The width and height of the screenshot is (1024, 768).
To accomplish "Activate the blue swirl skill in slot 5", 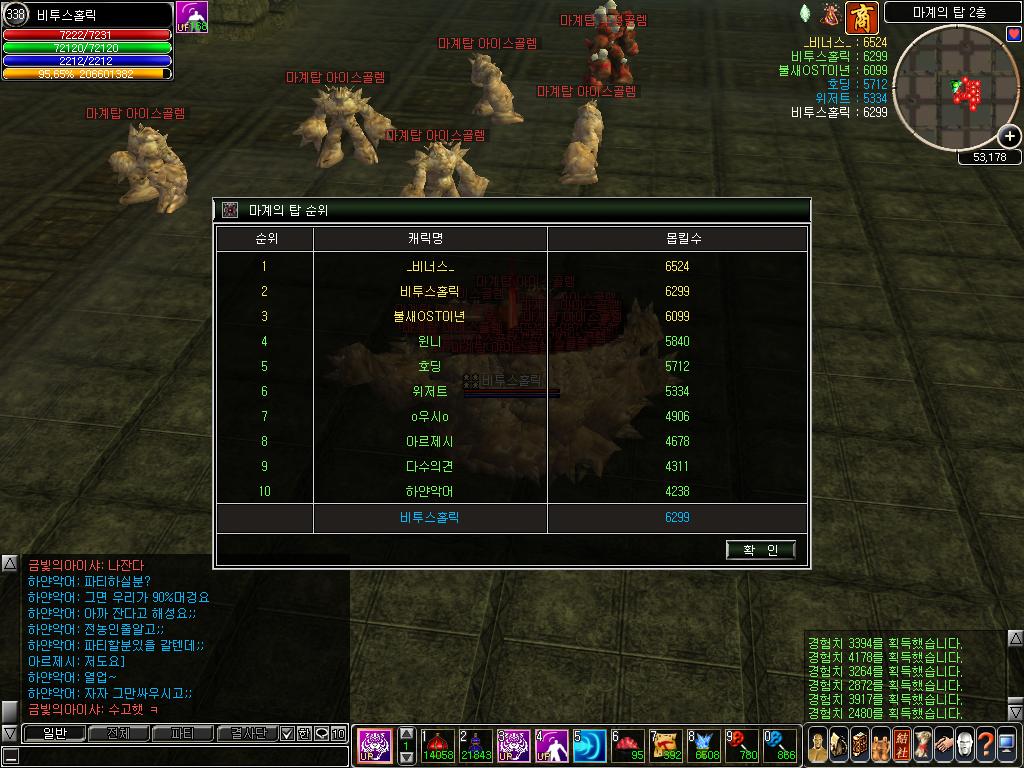I will [589, 745].
